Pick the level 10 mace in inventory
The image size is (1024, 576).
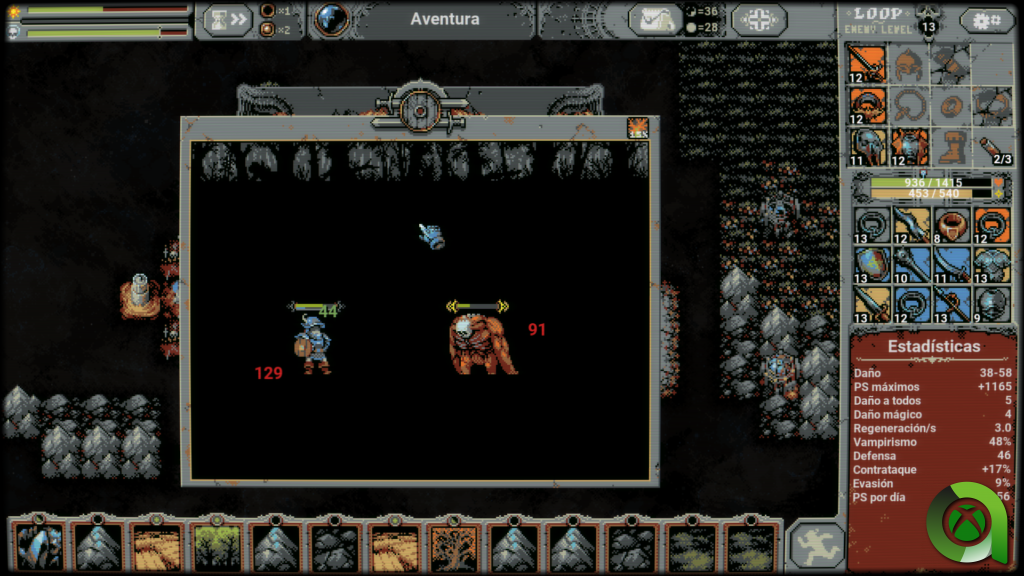(x=910, y=265)
